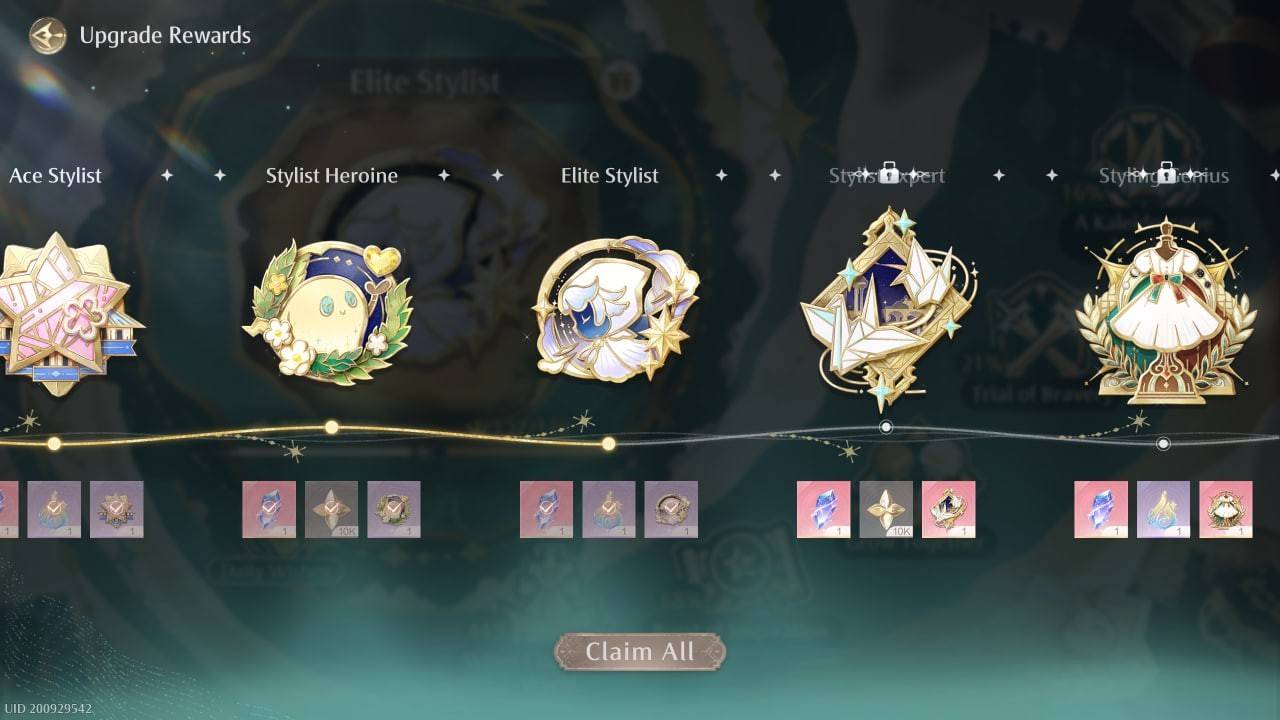Click the filled milestone dot under Stylist Heroine

pyautogui.click(x=331, y=427)
